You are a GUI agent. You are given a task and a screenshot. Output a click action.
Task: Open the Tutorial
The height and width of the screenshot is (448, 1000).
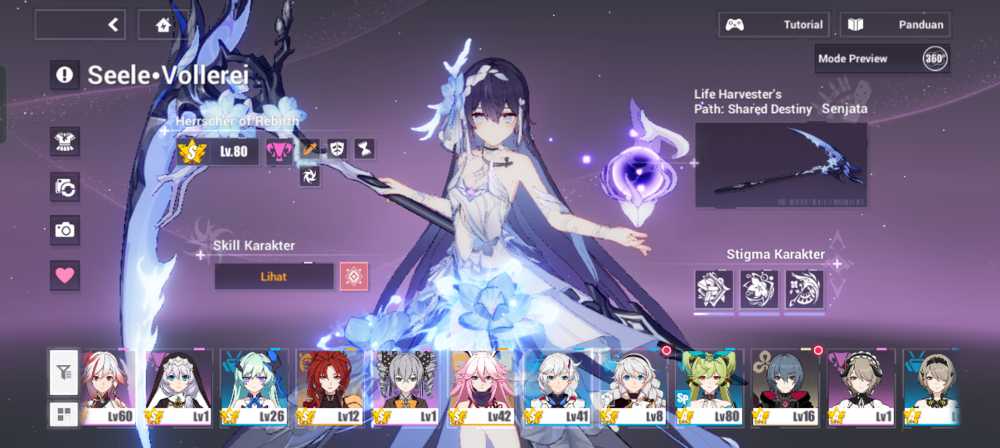774,25
